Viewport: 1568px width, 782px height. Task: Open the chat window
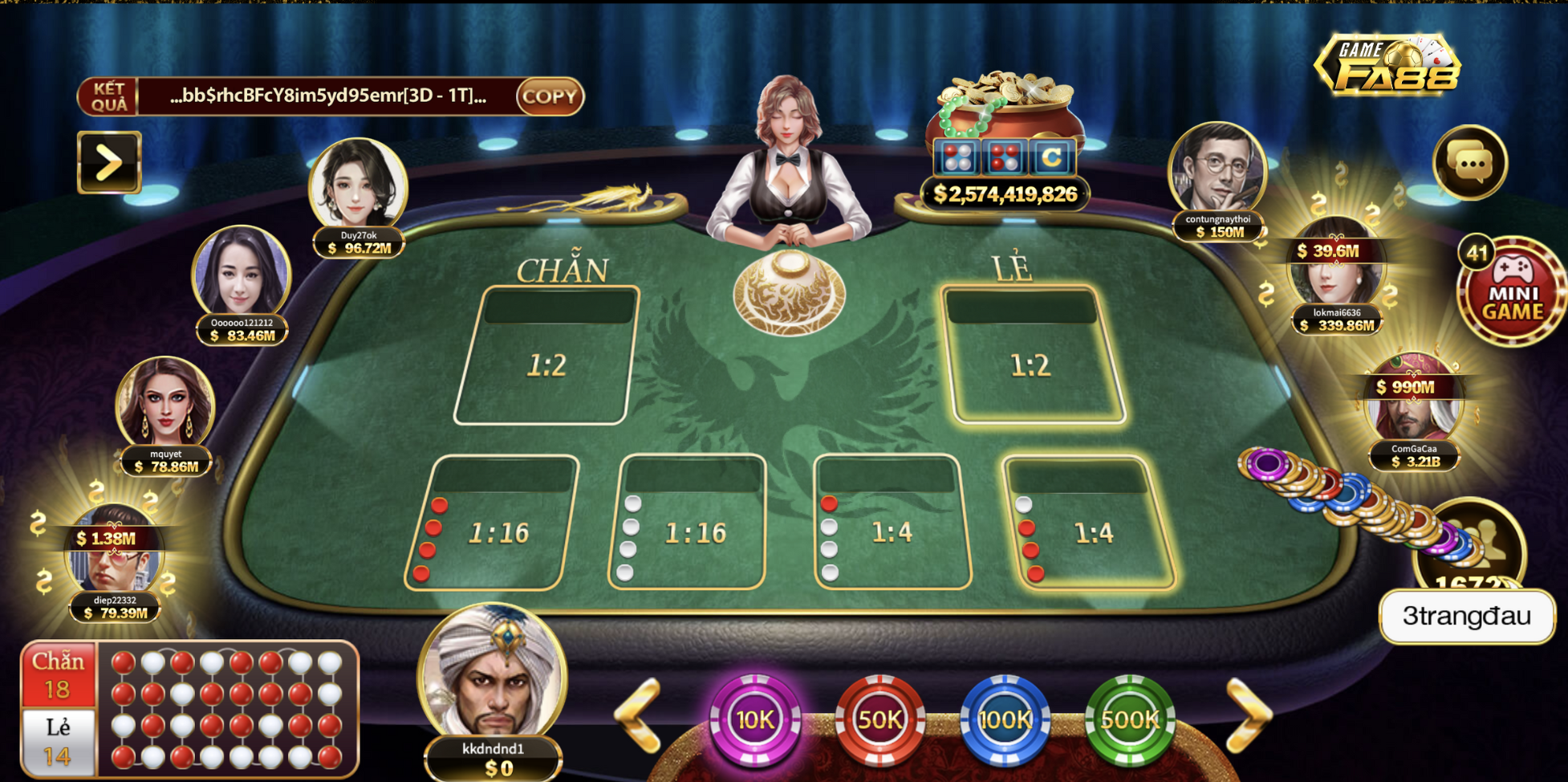1470,163
